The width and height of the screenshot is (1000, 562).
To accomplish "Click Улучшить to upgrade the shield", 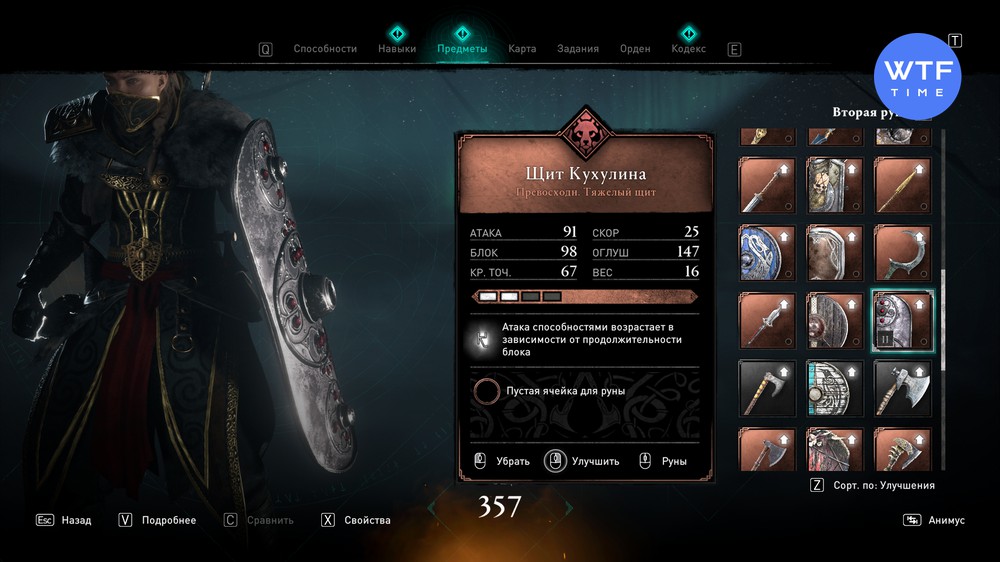I will 582,461.
